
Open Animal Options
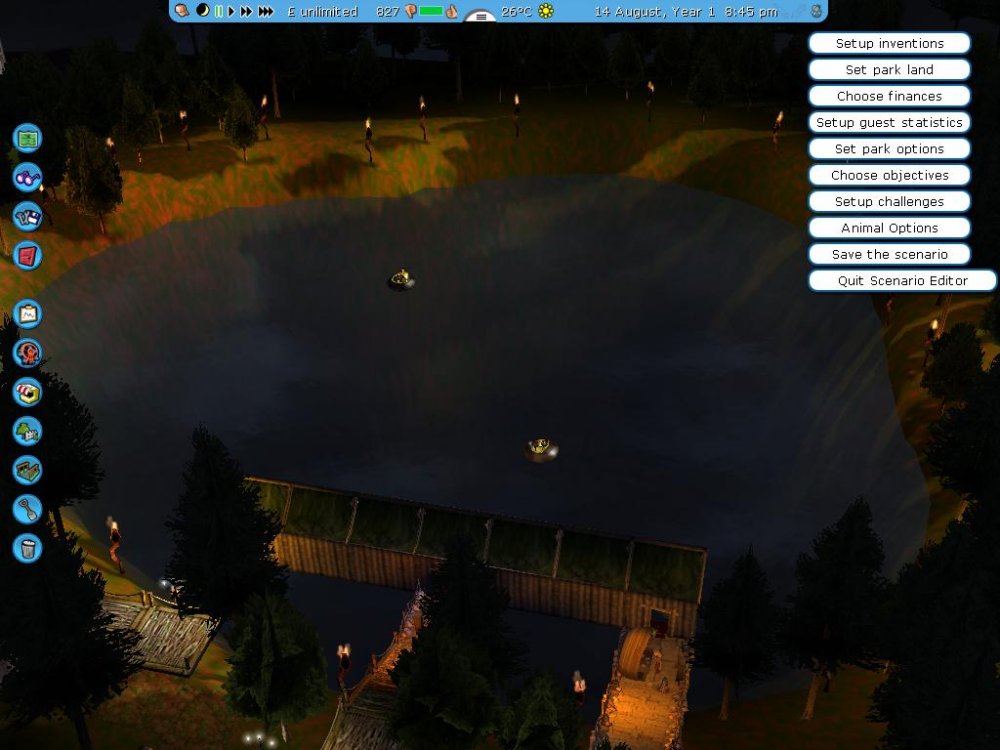point(889,228)
